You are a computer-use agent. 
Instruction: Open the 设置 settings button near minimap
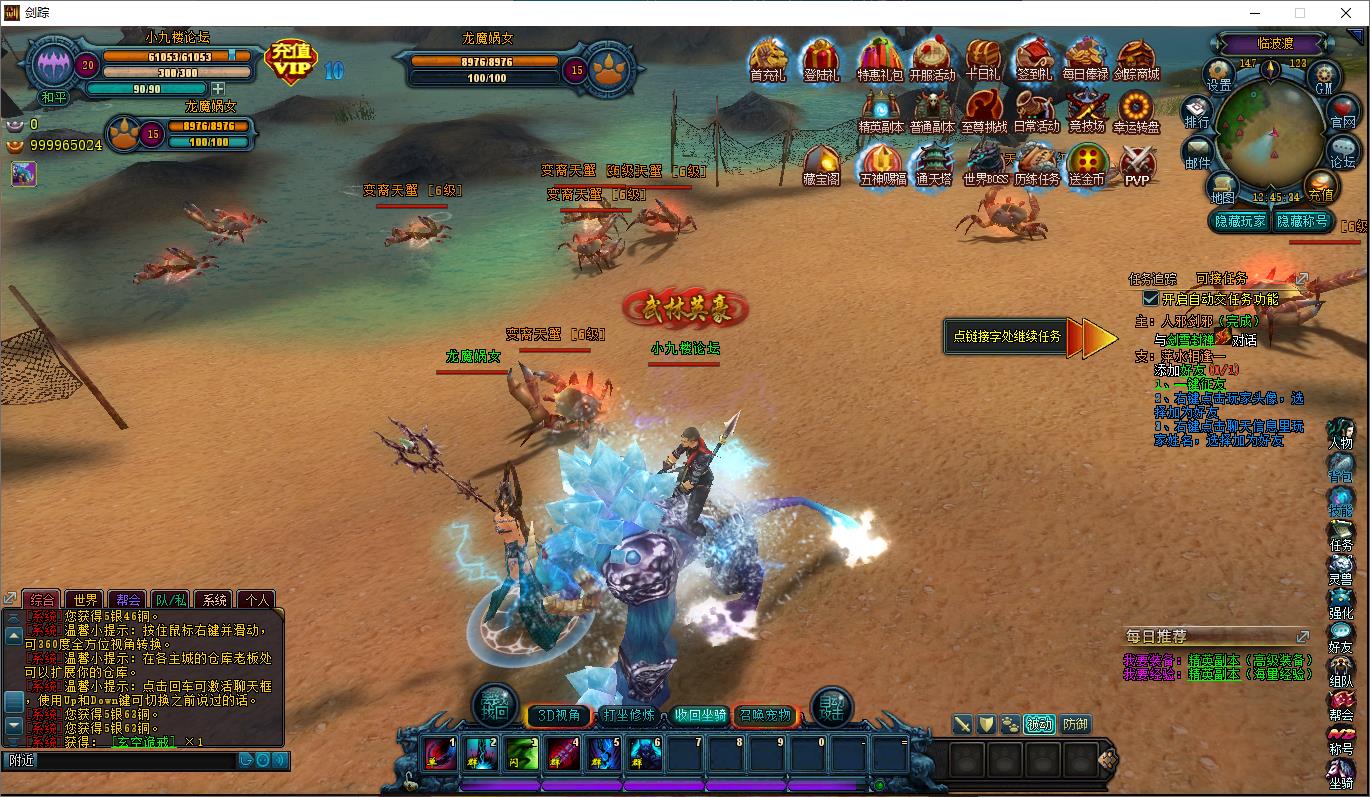click(1219, 76)
